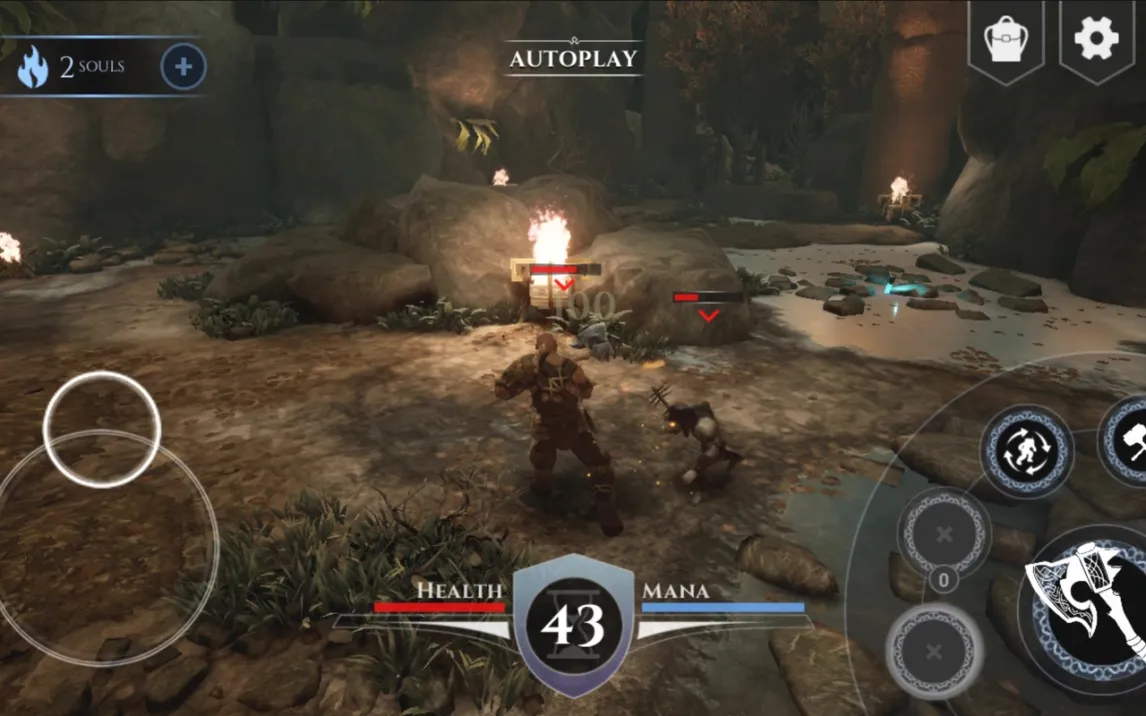Use the spinning warrior ability
The width and height of the screenshot is (1146, 716).
1026,451
